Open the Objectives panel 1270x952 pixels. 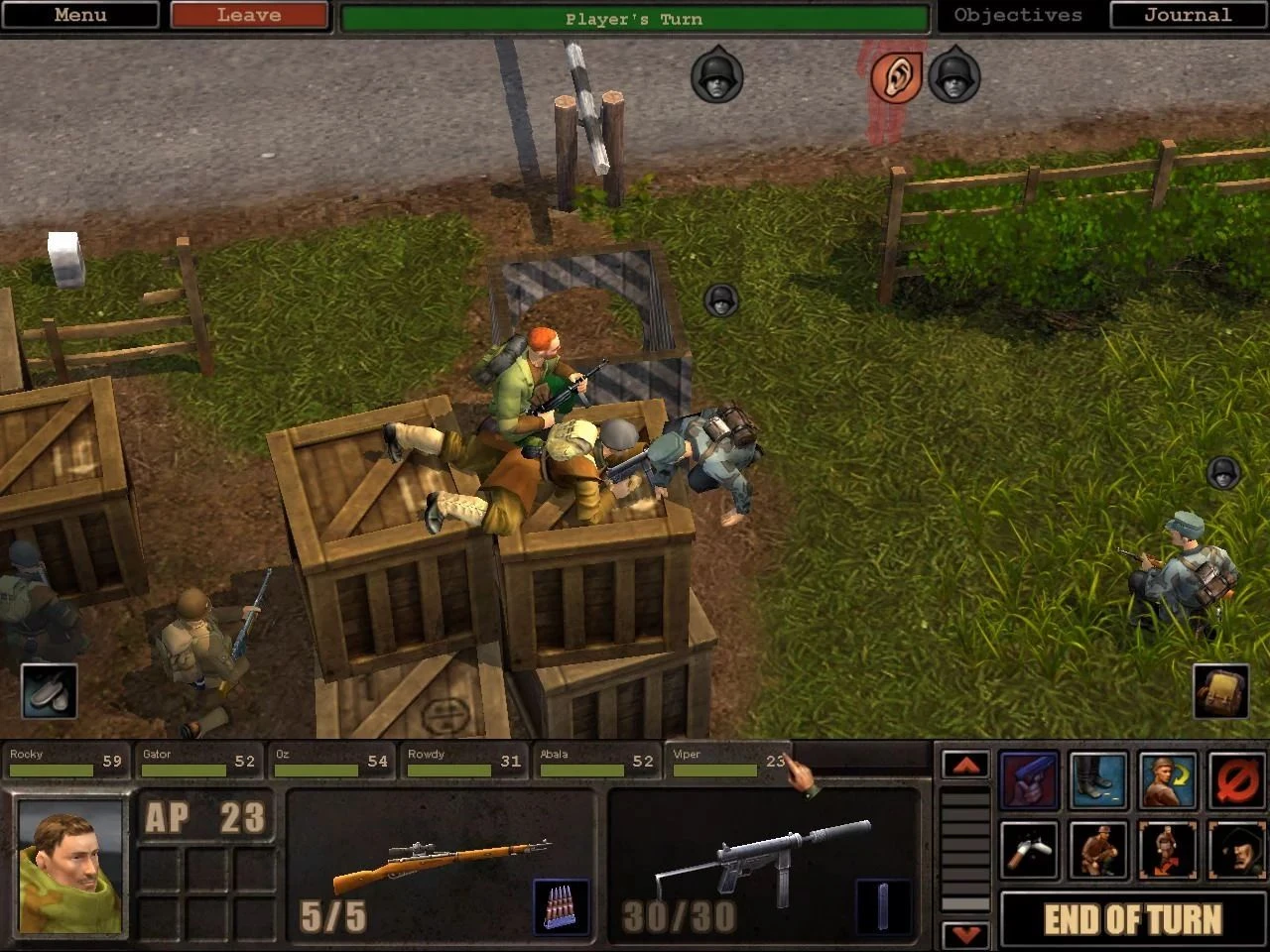(x=1018, y=15)
